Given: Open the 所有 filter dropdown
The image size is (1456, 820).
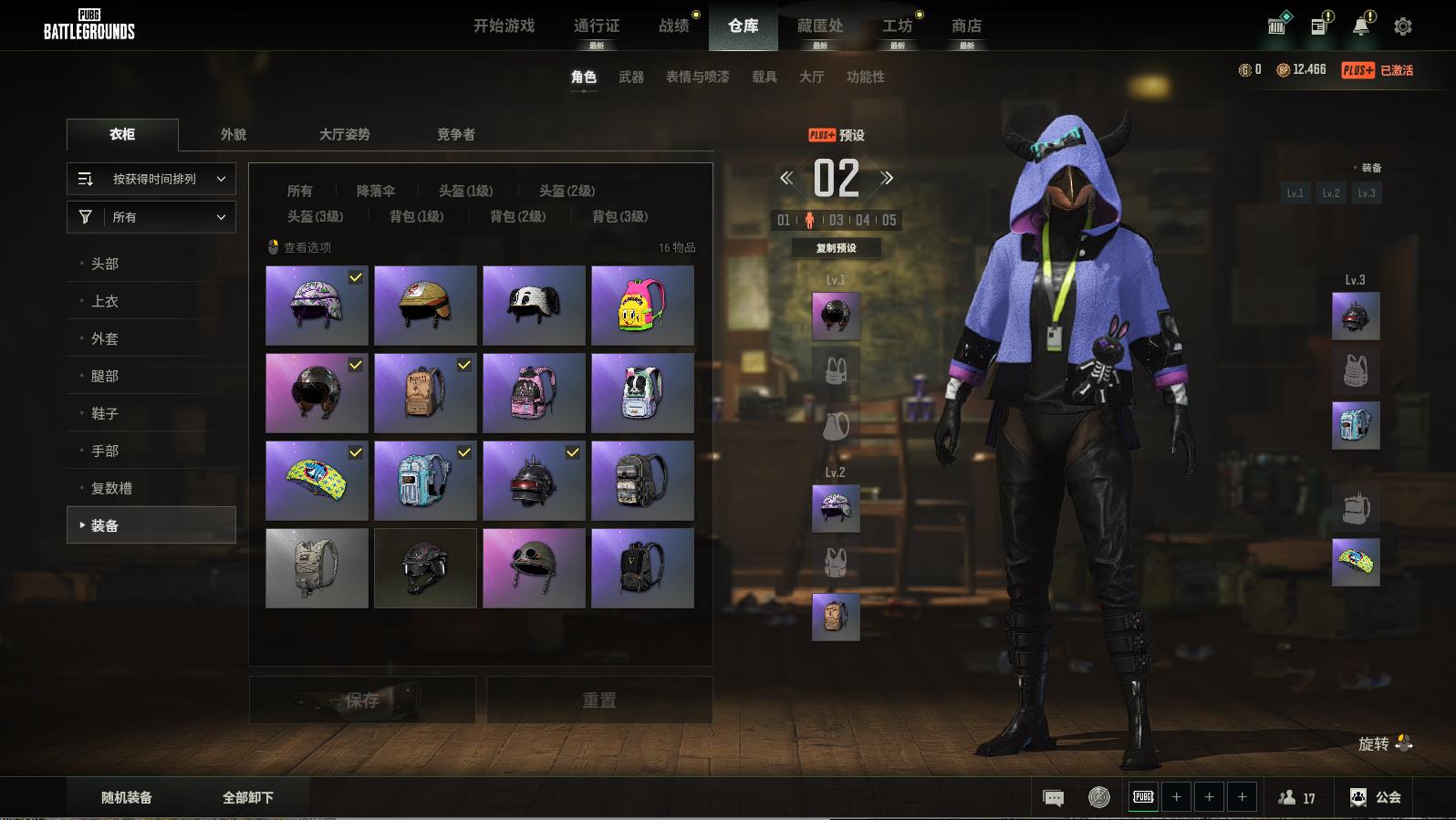Looking at the screenshot, I should [x=151, y=217].
